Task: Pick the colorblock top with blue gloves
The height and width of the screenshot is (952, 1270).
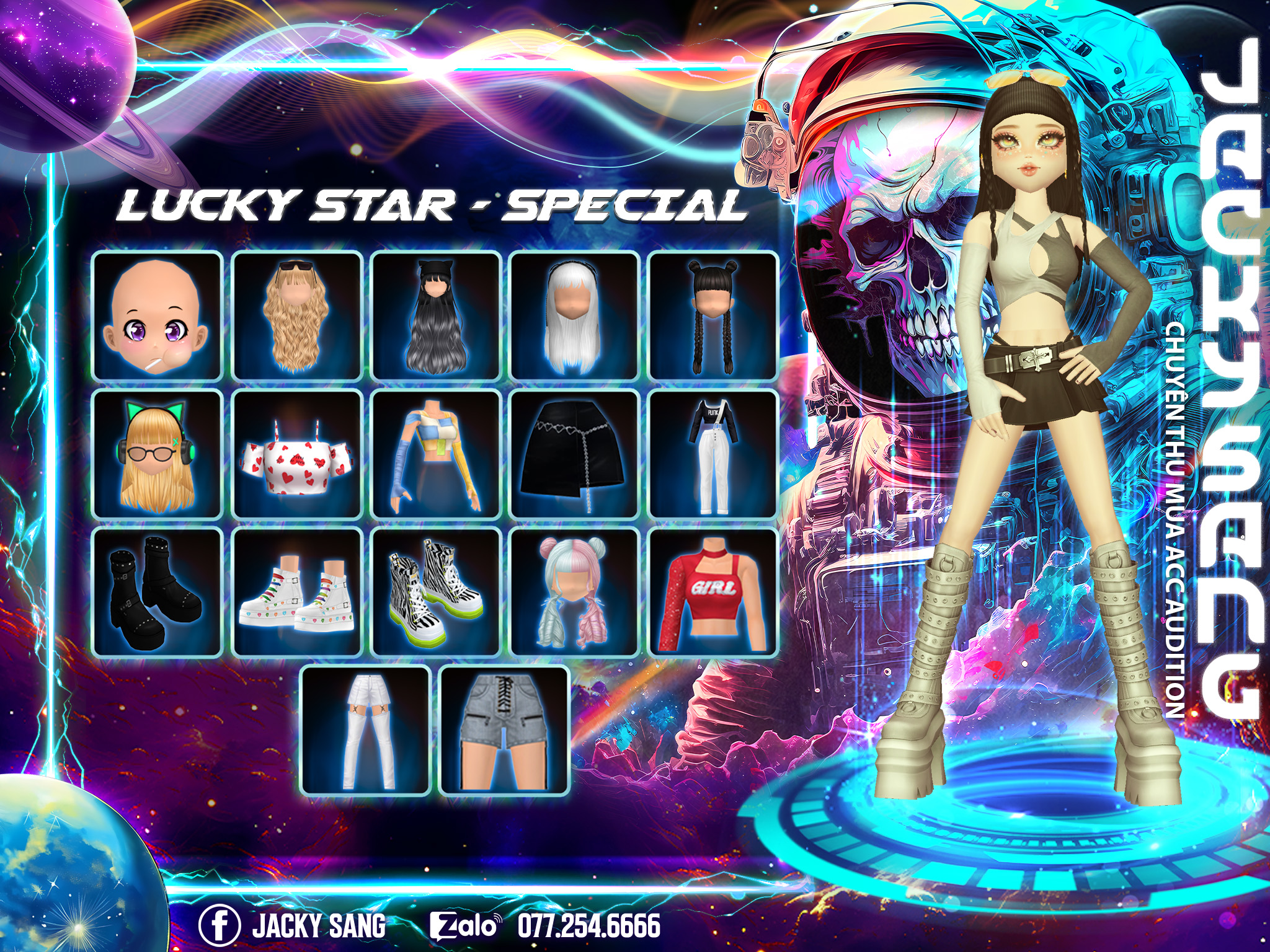Action: (x=436, y=454)
